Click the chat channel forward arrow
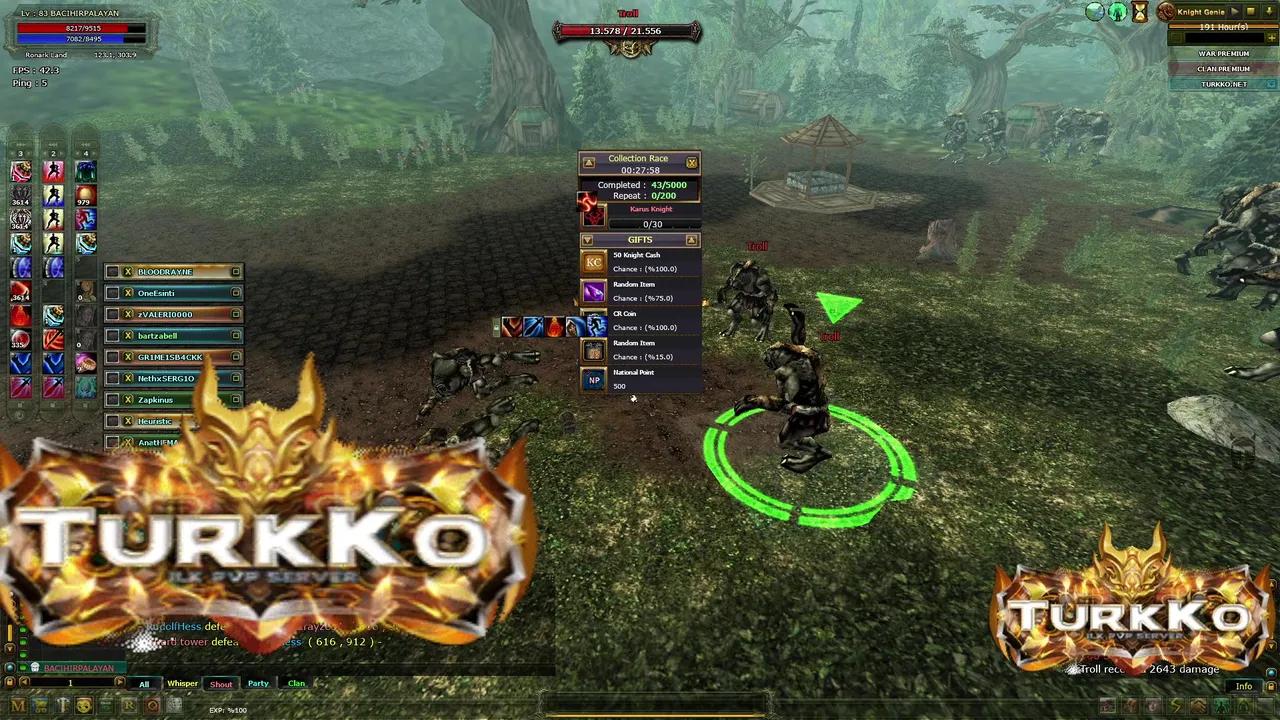Image resolution: width=1280 pixels, height=720 pixels. pyautogui.click(x=120, y=682)
